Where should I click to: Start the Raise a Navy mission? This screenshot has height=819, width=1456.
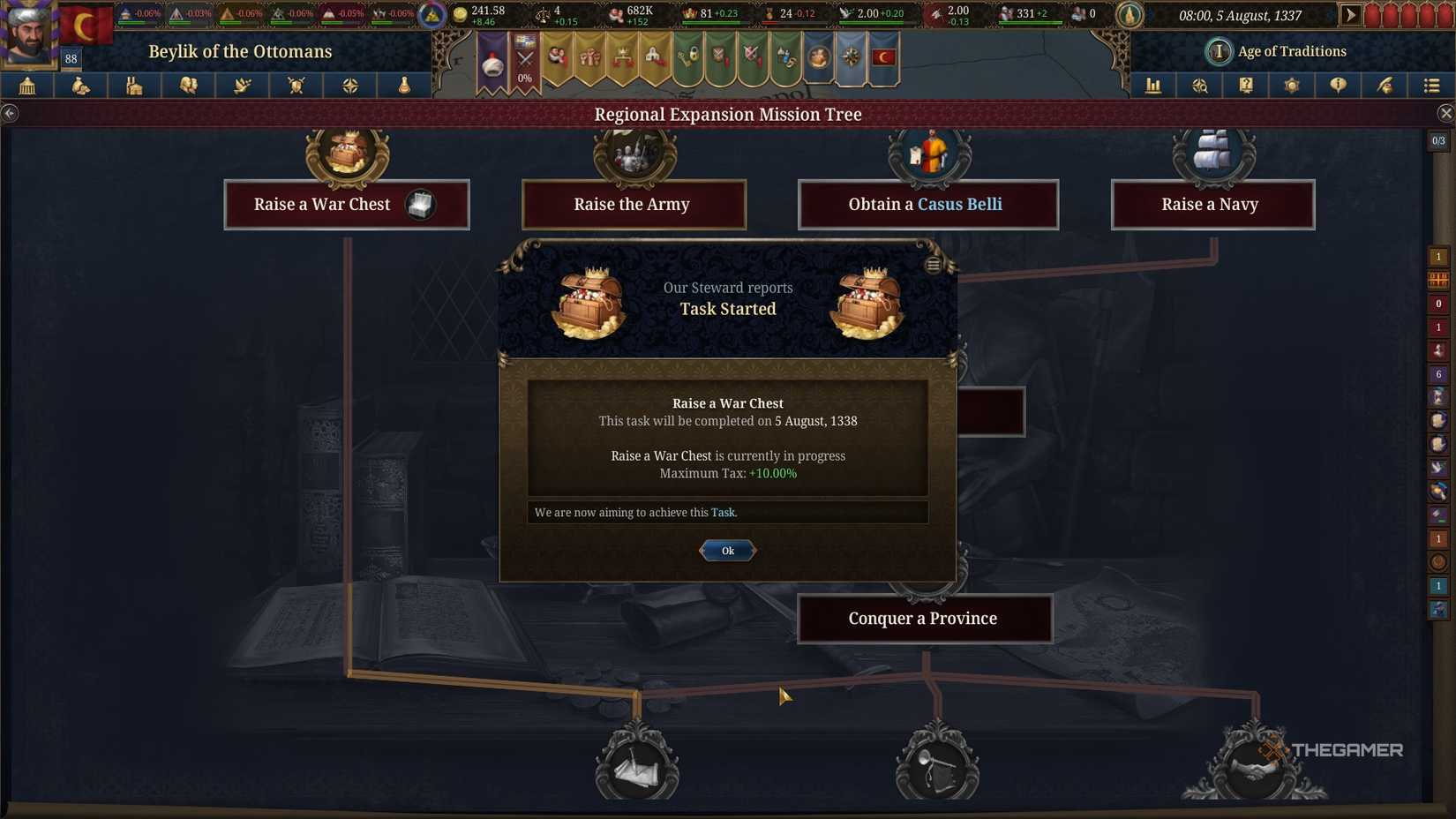[x=1212, y=204]
